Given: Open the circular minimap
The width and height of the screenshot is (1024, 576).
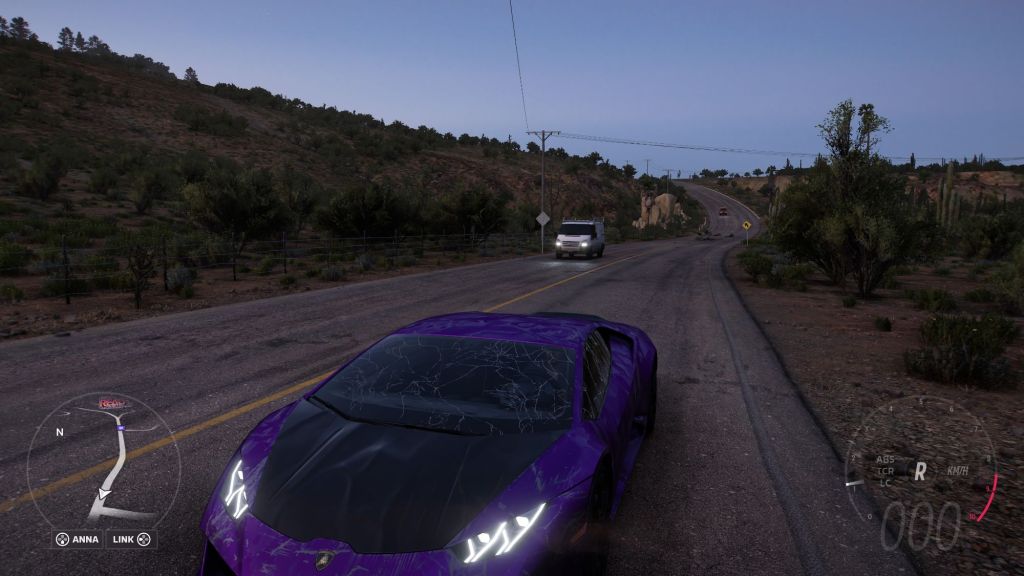Looking at the screenshot, I should click(103, 460).
